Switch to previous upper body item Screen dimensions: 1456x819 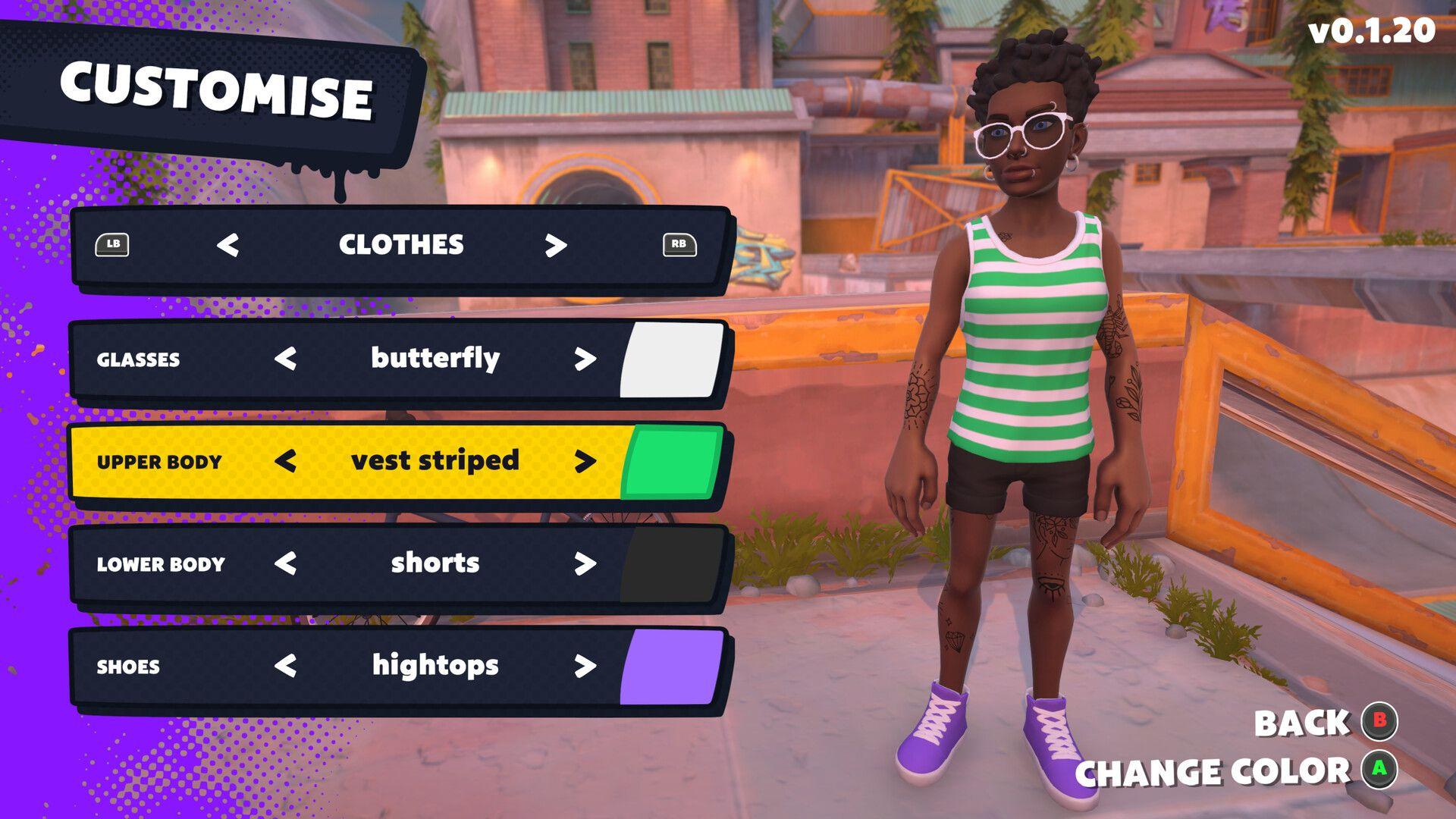point(287,460)
